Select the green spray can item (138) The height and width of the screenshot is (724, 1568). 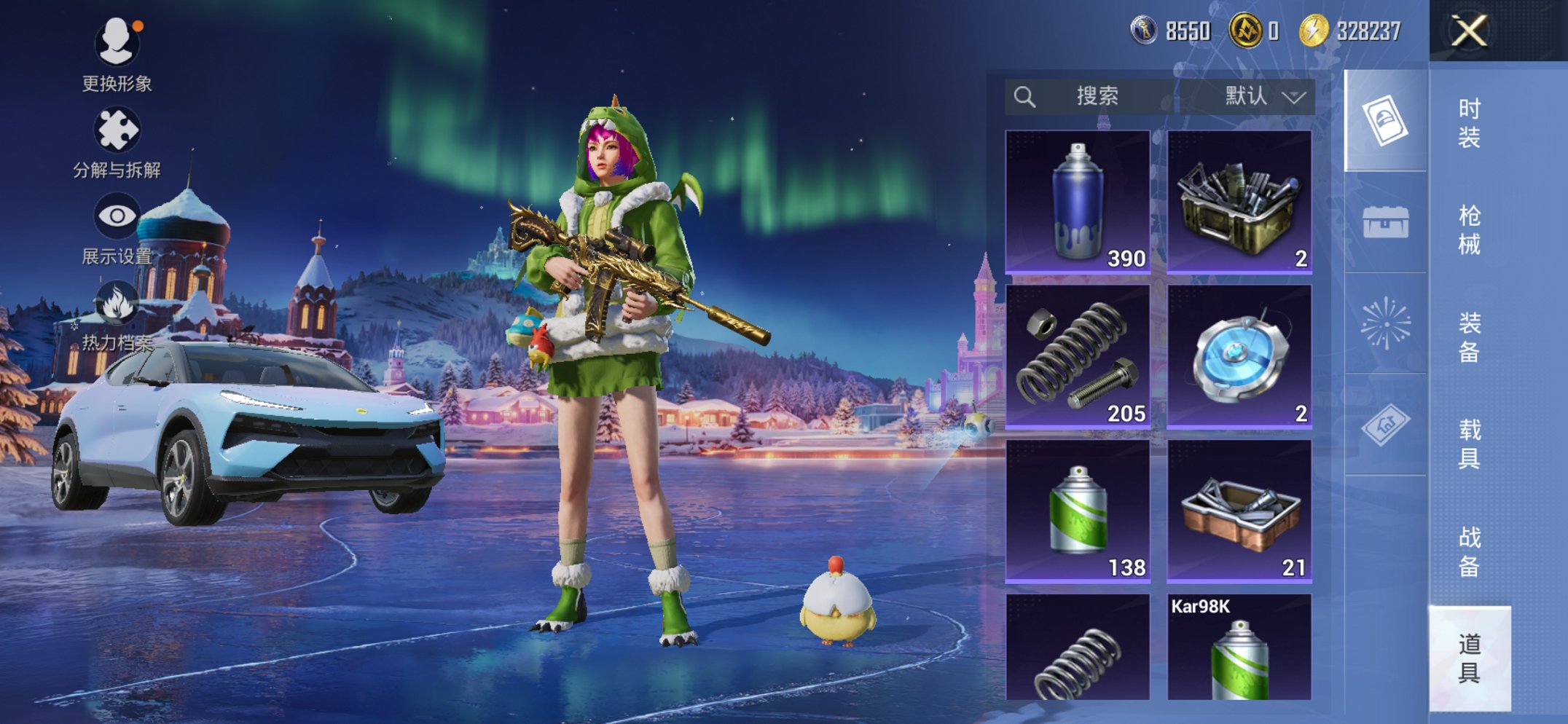pos(1078,511)
